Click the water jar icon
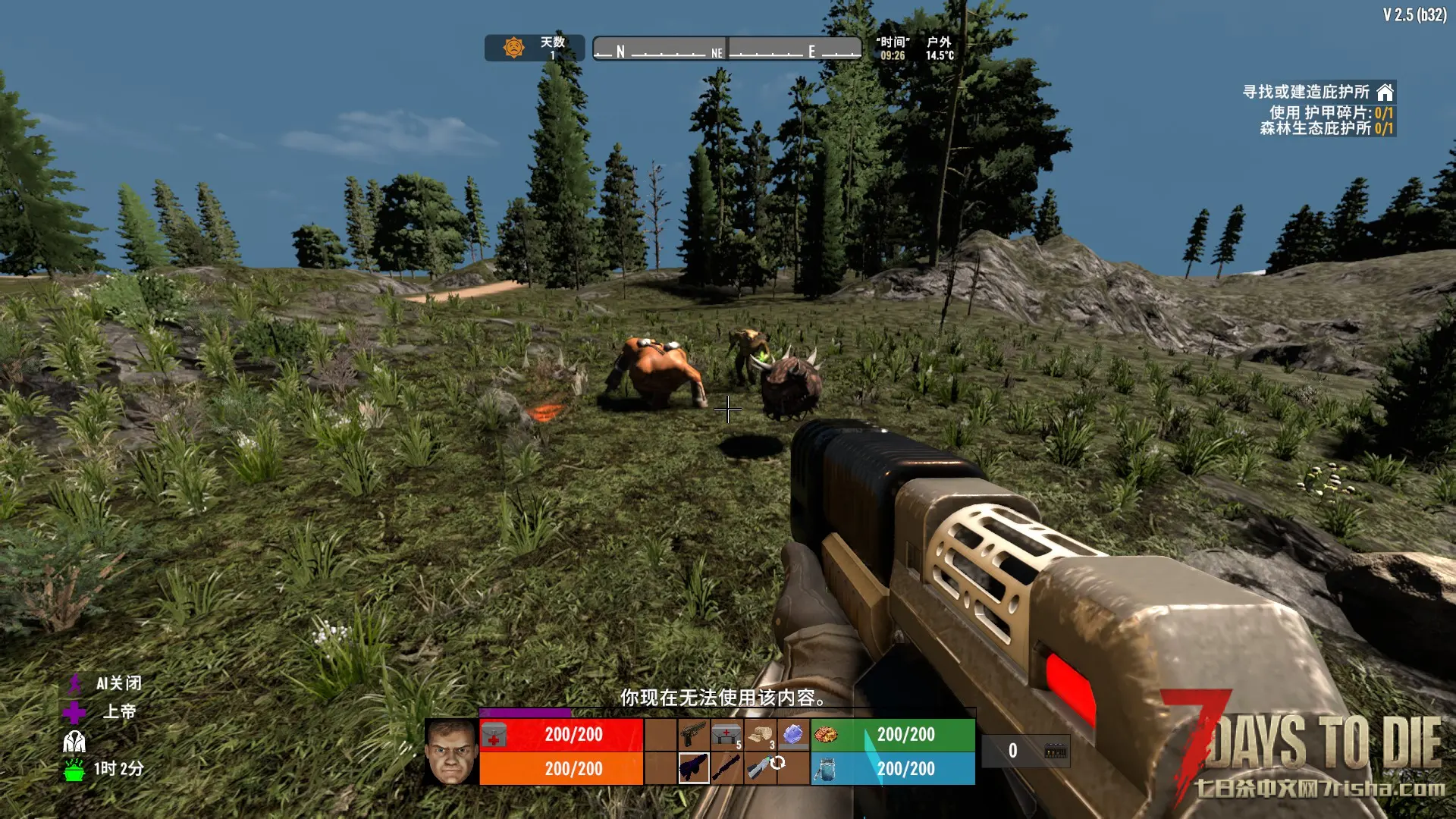Viewport: 1456px width, 819px height. point(825,769)
